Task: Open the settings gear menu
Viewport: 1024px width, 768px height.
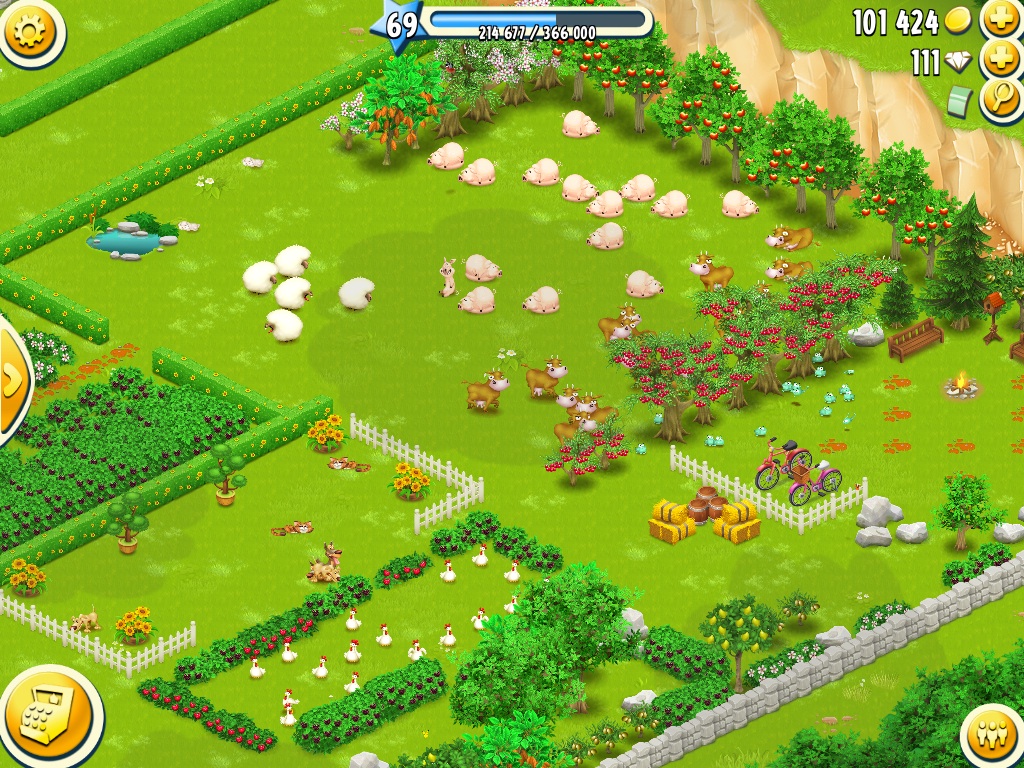Action: [x=30, y=32]
